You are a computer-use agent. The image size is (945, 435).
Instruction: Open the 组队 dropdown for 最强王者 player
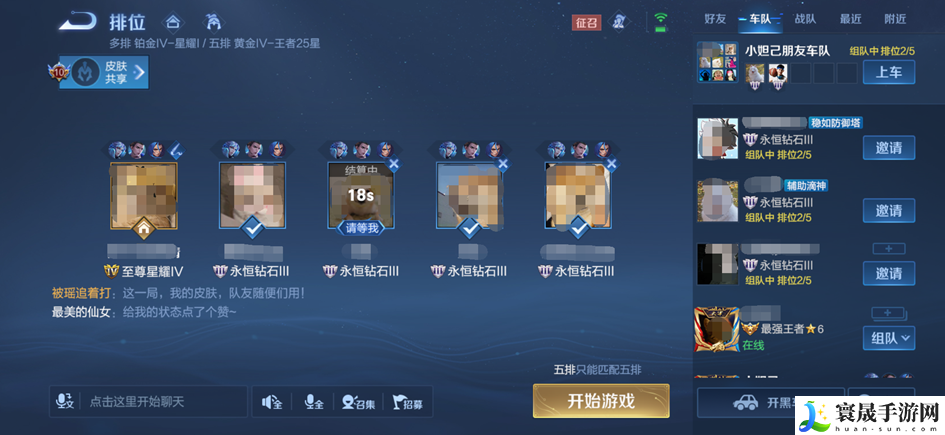pyautogui.click(x=889, y=338)
